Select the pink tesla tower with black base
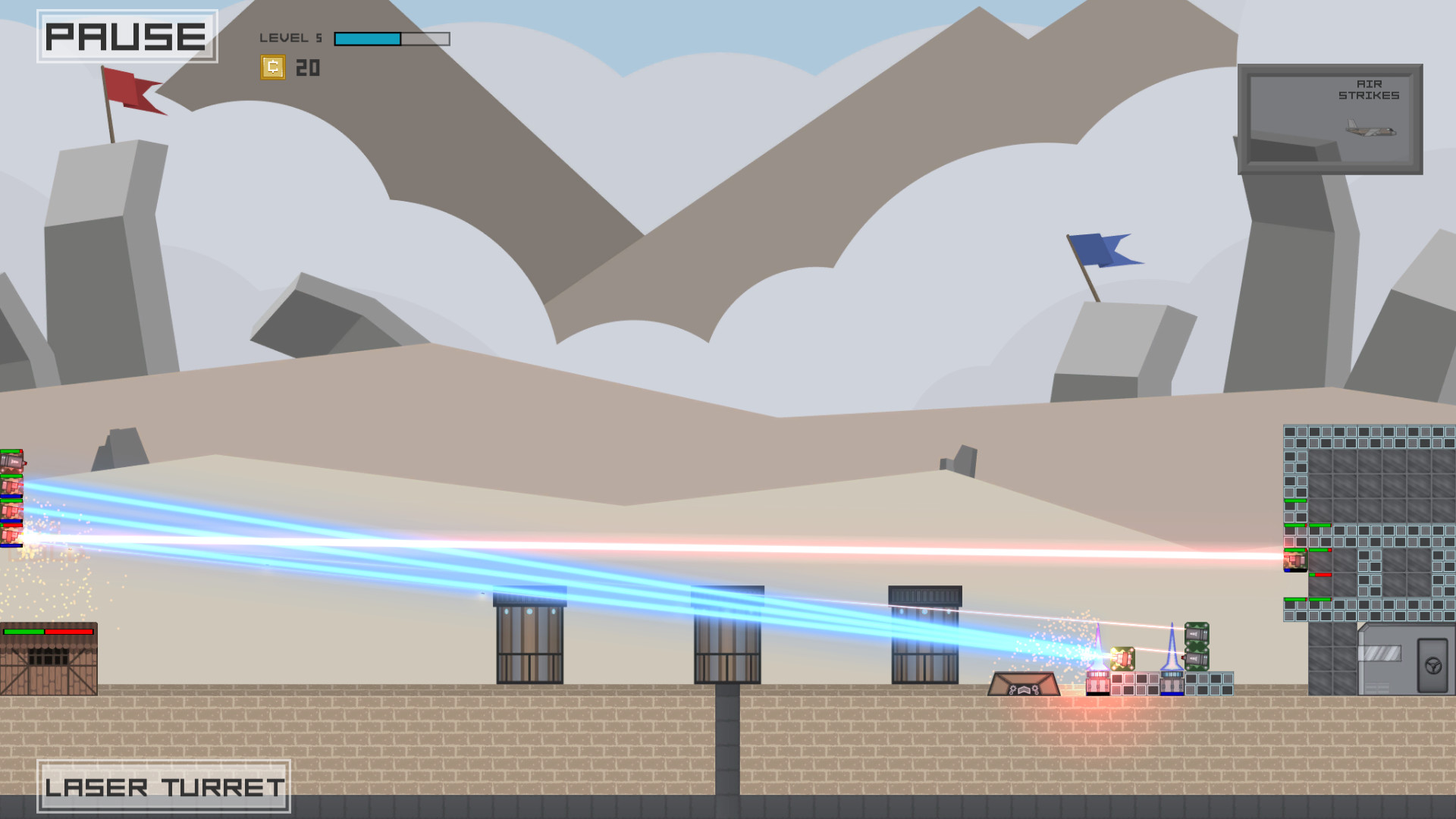The width and height of the screenshot is (1456, 819). (x=1098, y=682)
